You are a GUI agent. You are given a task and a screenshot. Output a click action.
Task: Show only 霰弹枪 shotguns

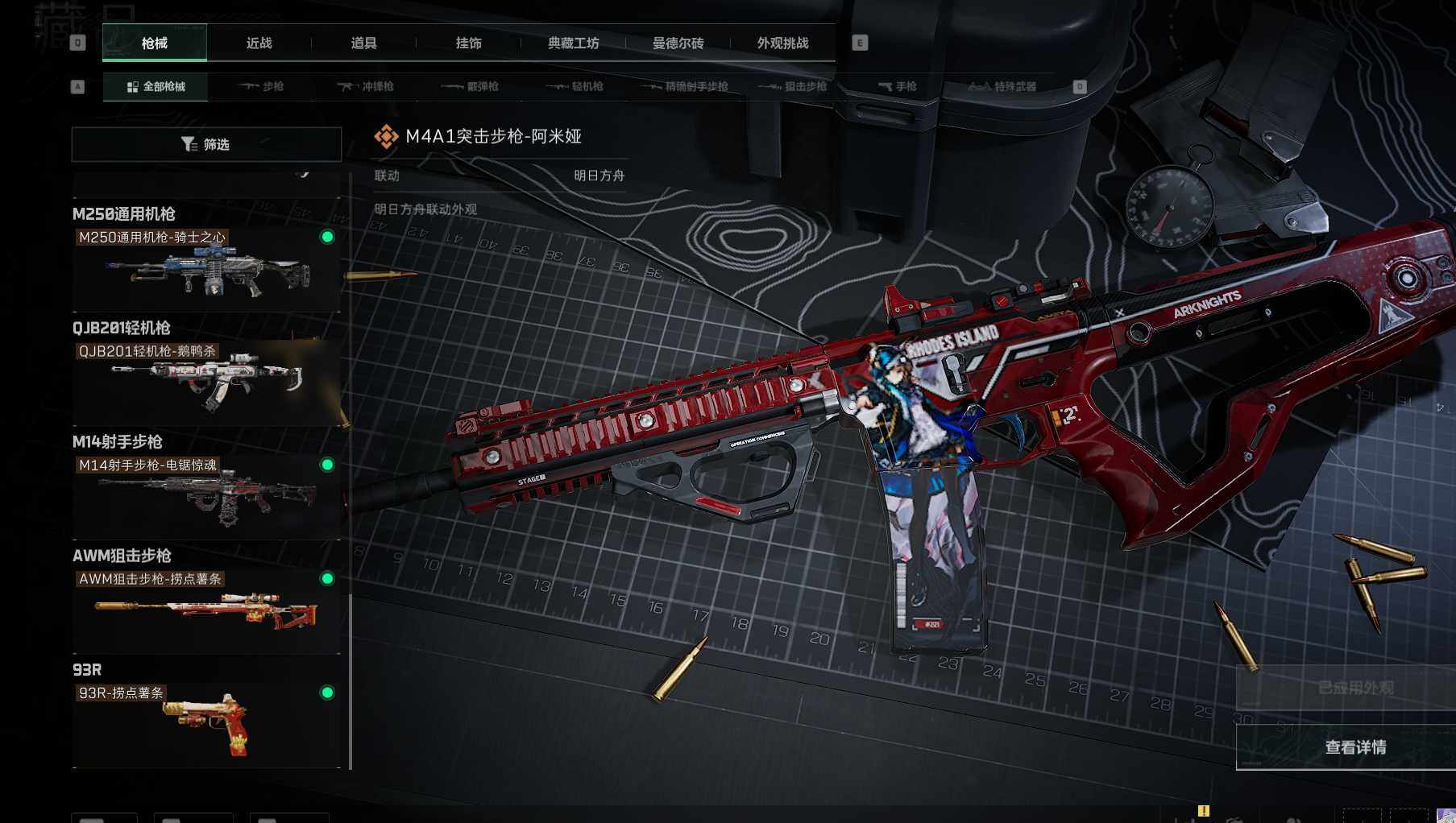click(x=470, y=86)
